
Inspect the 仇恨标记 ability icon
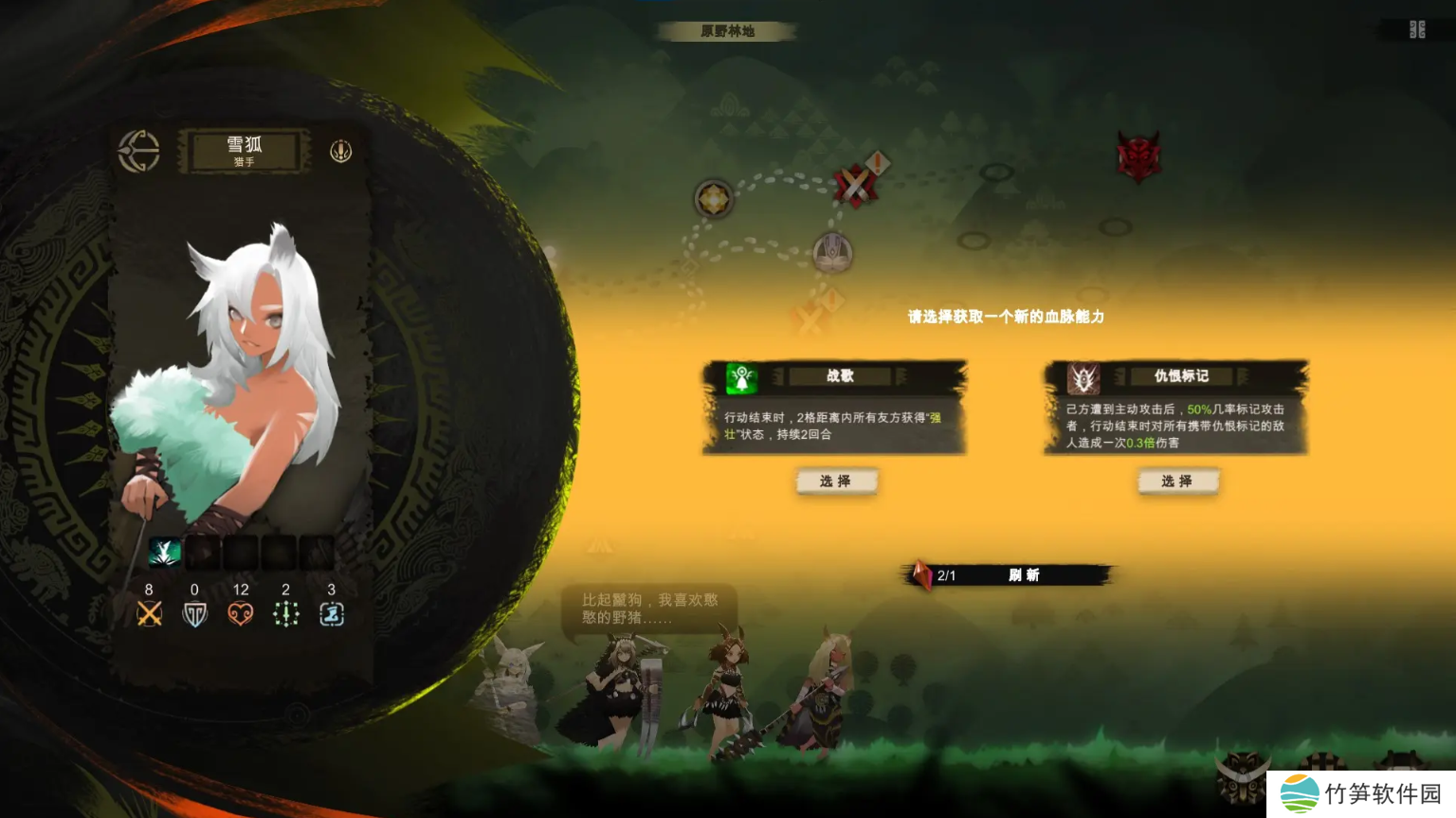tap(1083, 378)
